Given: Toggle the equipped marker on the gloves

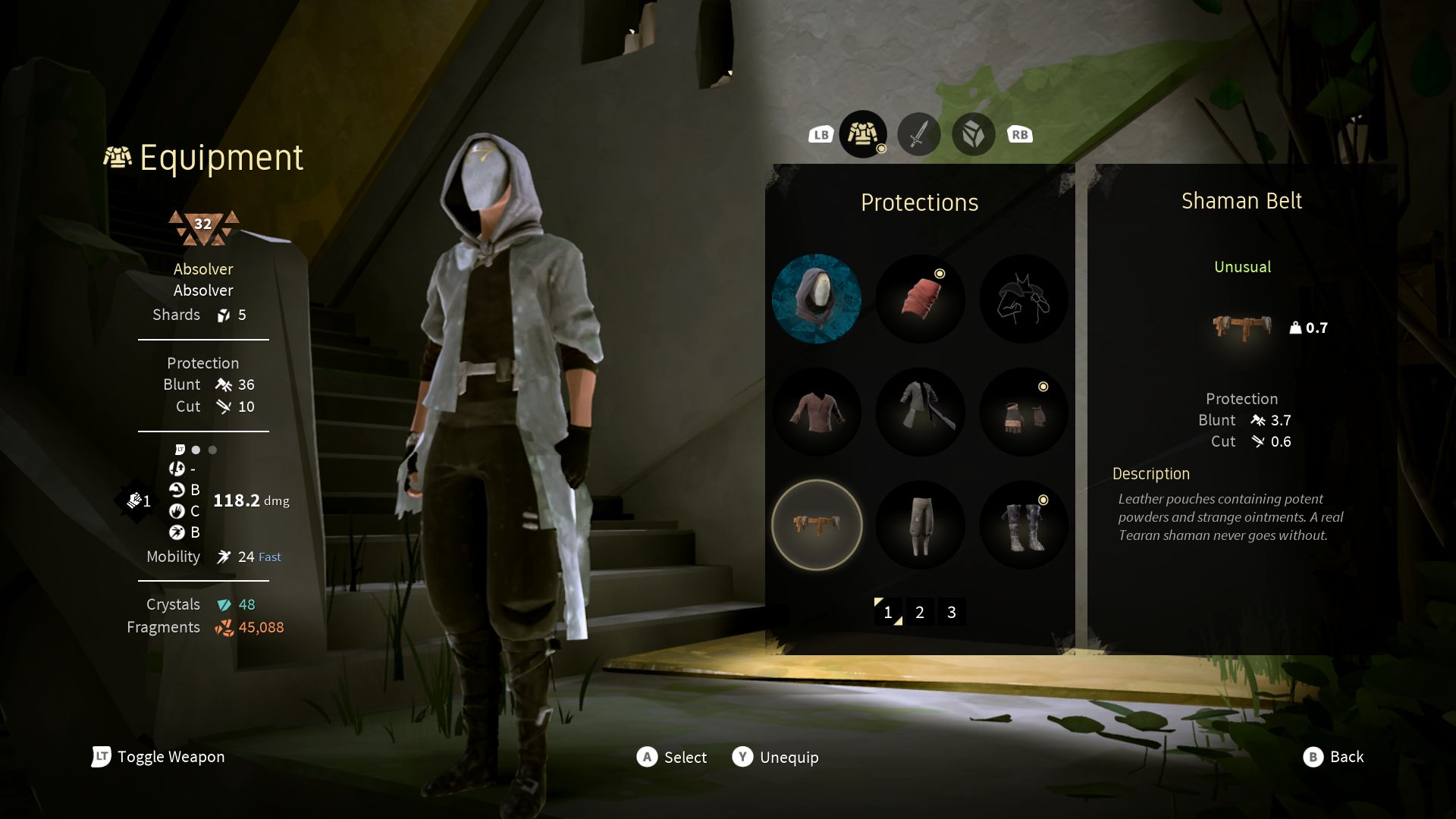Looking at the screenshot, I should 1043,385.
